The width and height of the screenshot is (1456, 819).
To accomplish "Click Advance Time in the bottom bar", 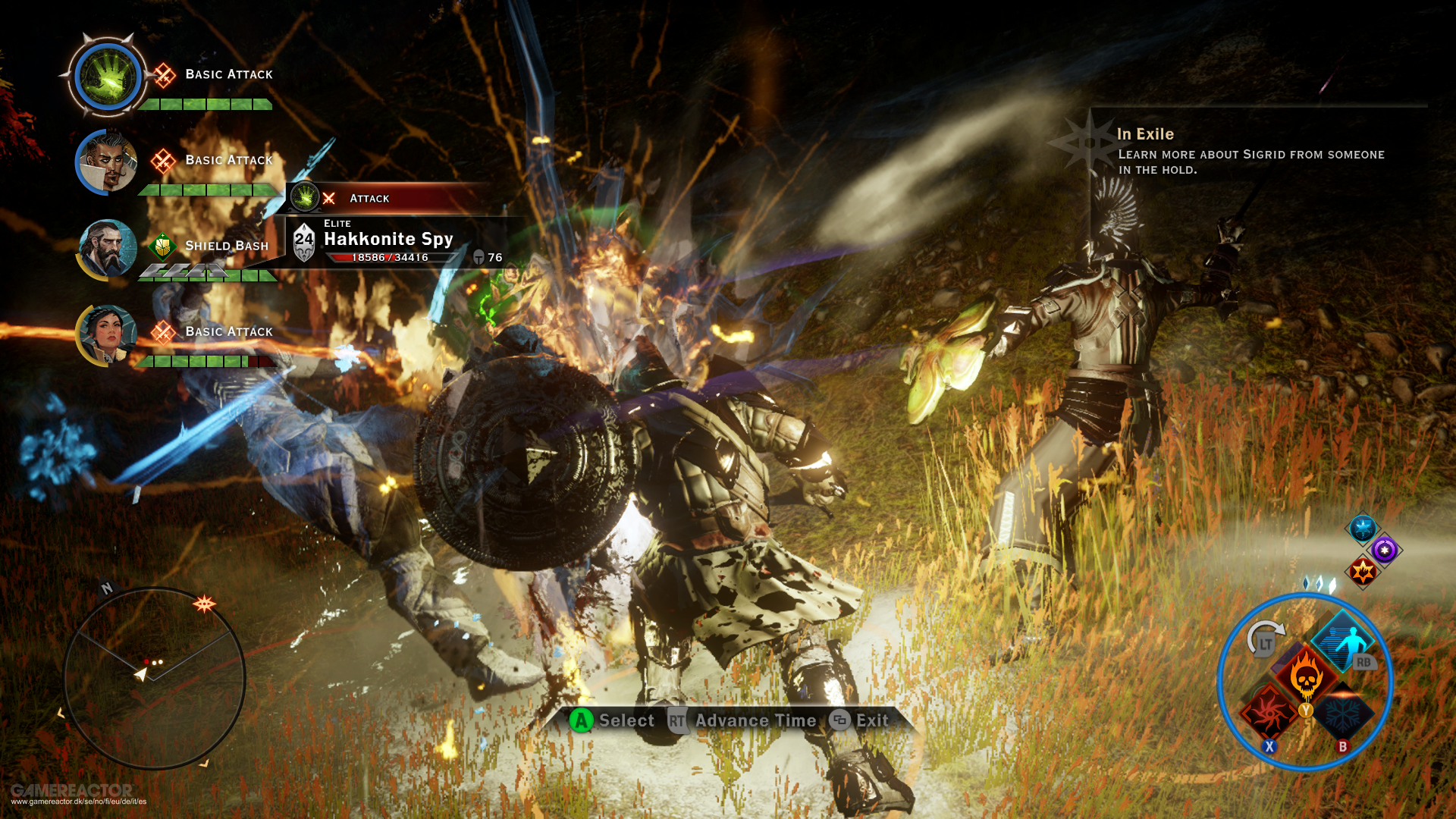I will coord(756,720).
